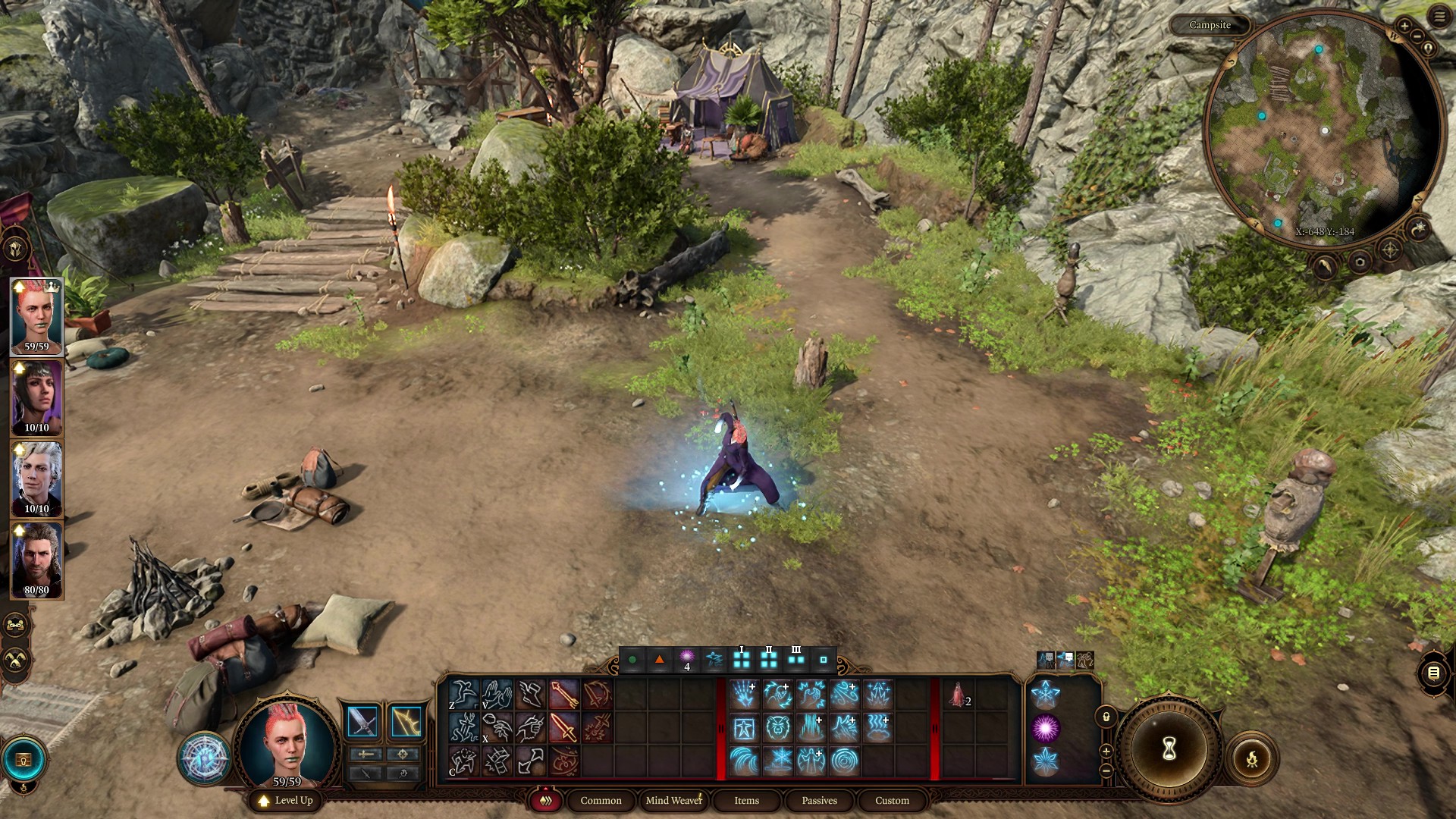Image resolution: width=1456 pixels, height=819 pixels.
Task: Open the main menu hamburger button
Action: [1439, 17]
